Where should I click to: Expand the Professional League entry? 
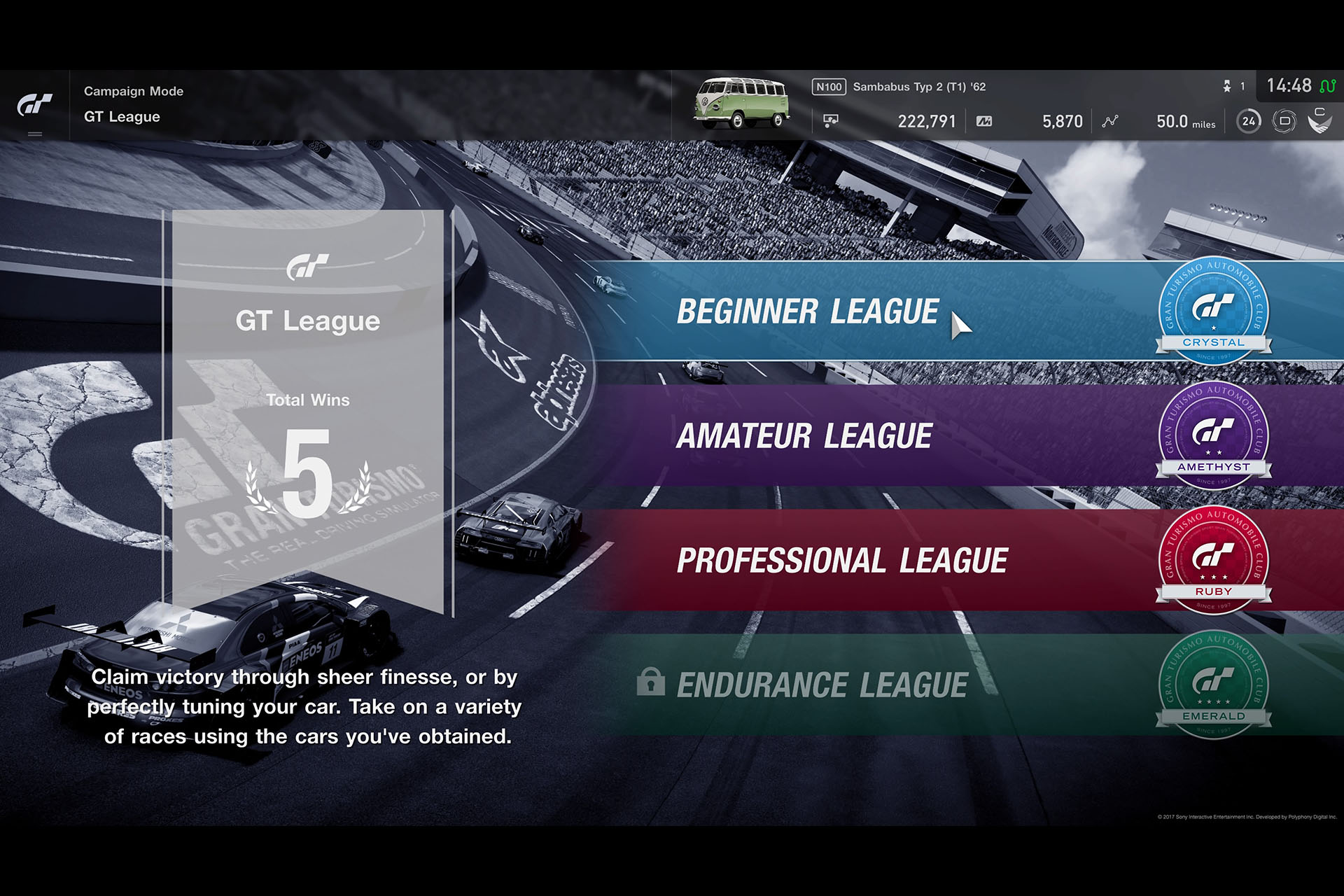tap(840, 559)
